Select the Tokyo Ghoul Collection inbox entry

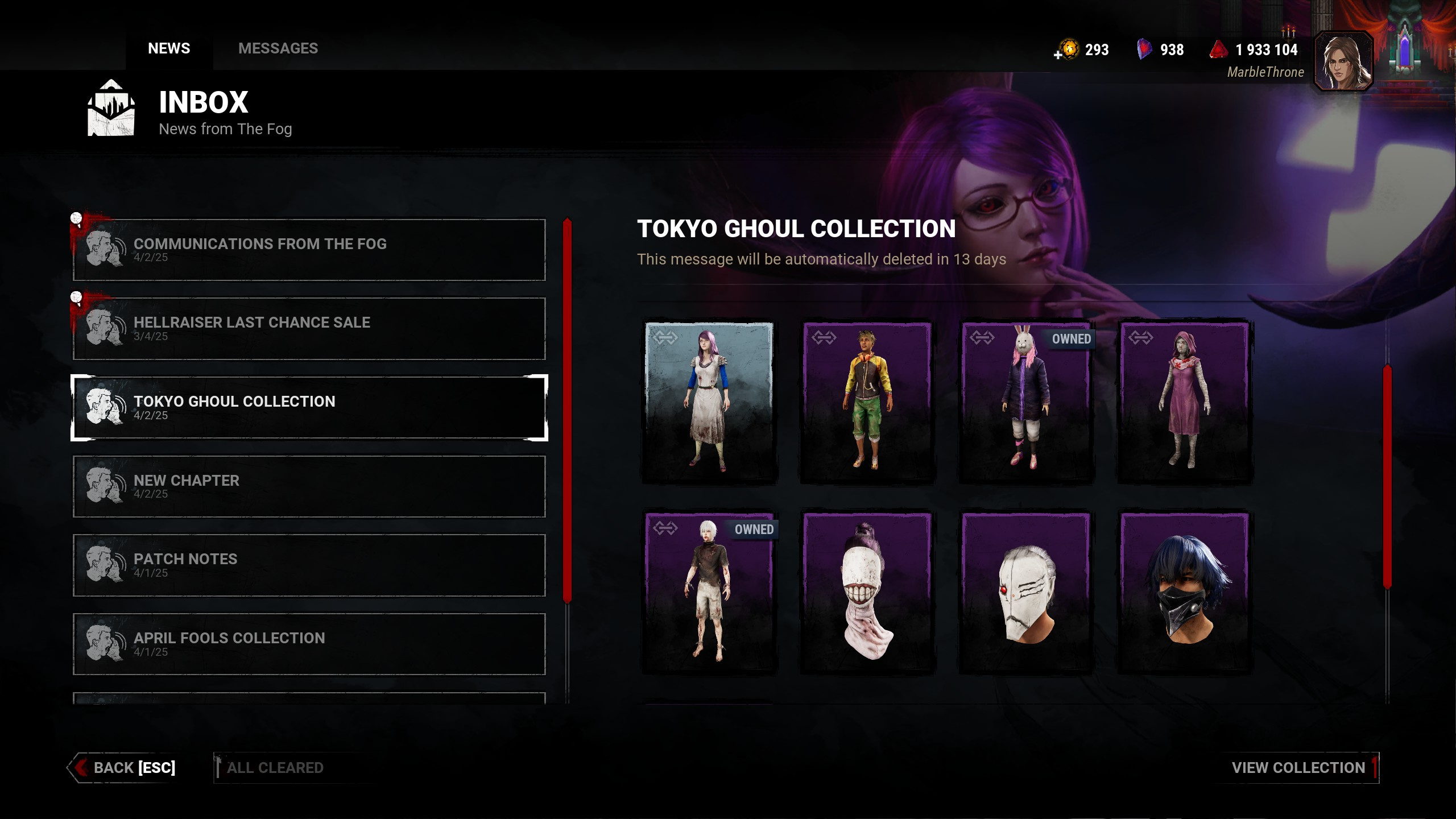(309, 407)
